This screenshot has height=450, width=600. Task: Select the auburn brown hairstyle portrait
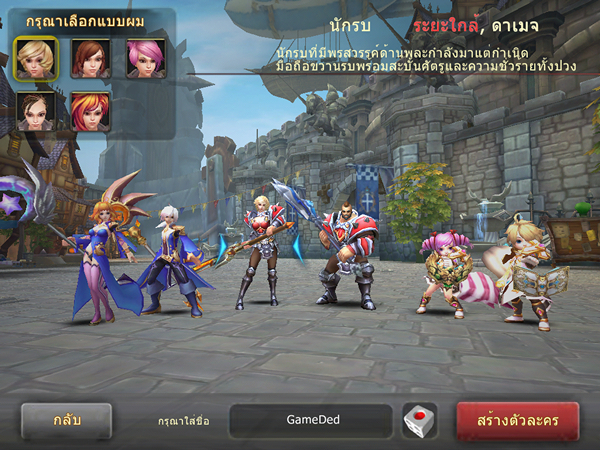click(x=90, y=58)
